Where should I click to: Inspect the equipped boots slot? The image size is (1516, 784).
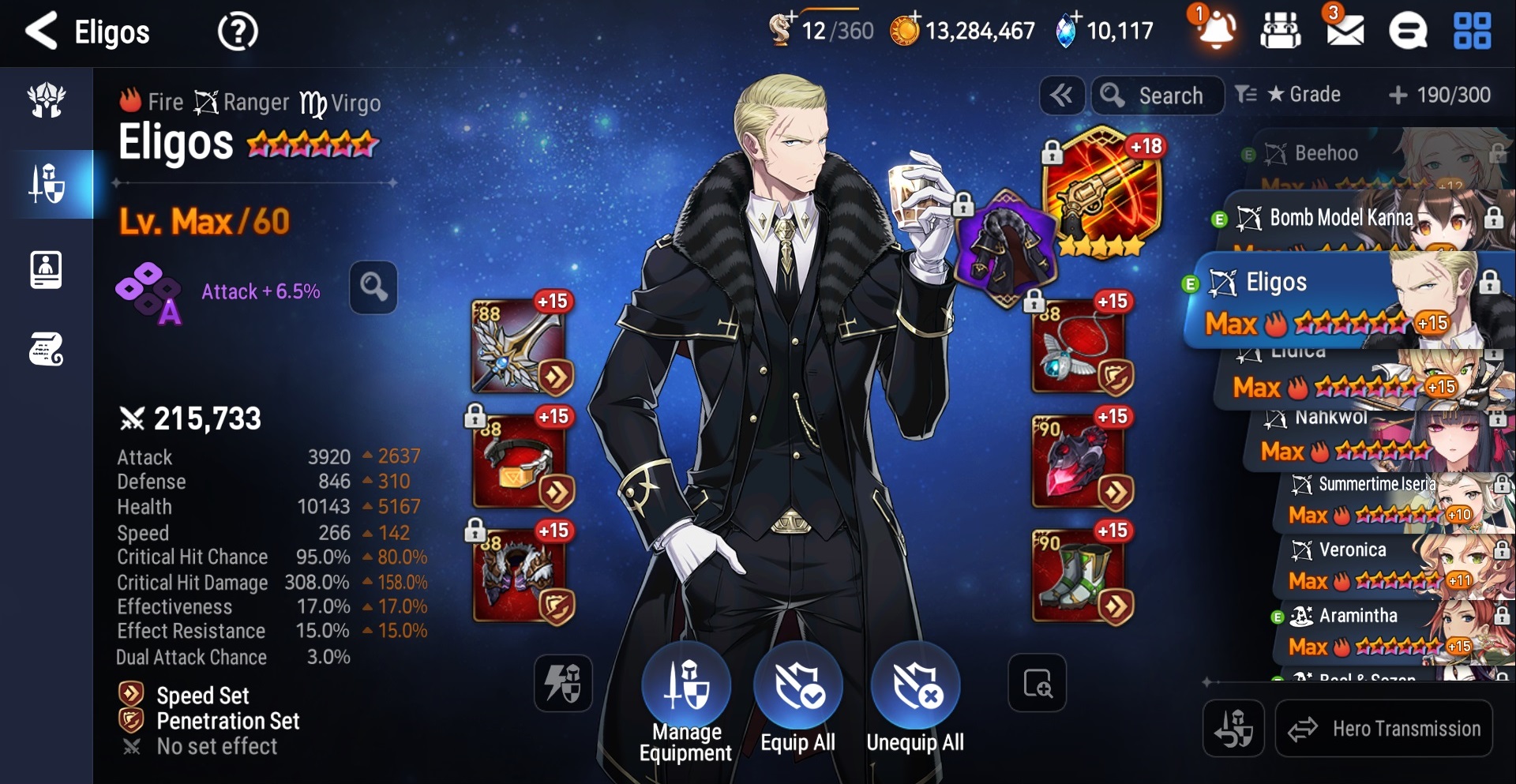(1080, 575)
